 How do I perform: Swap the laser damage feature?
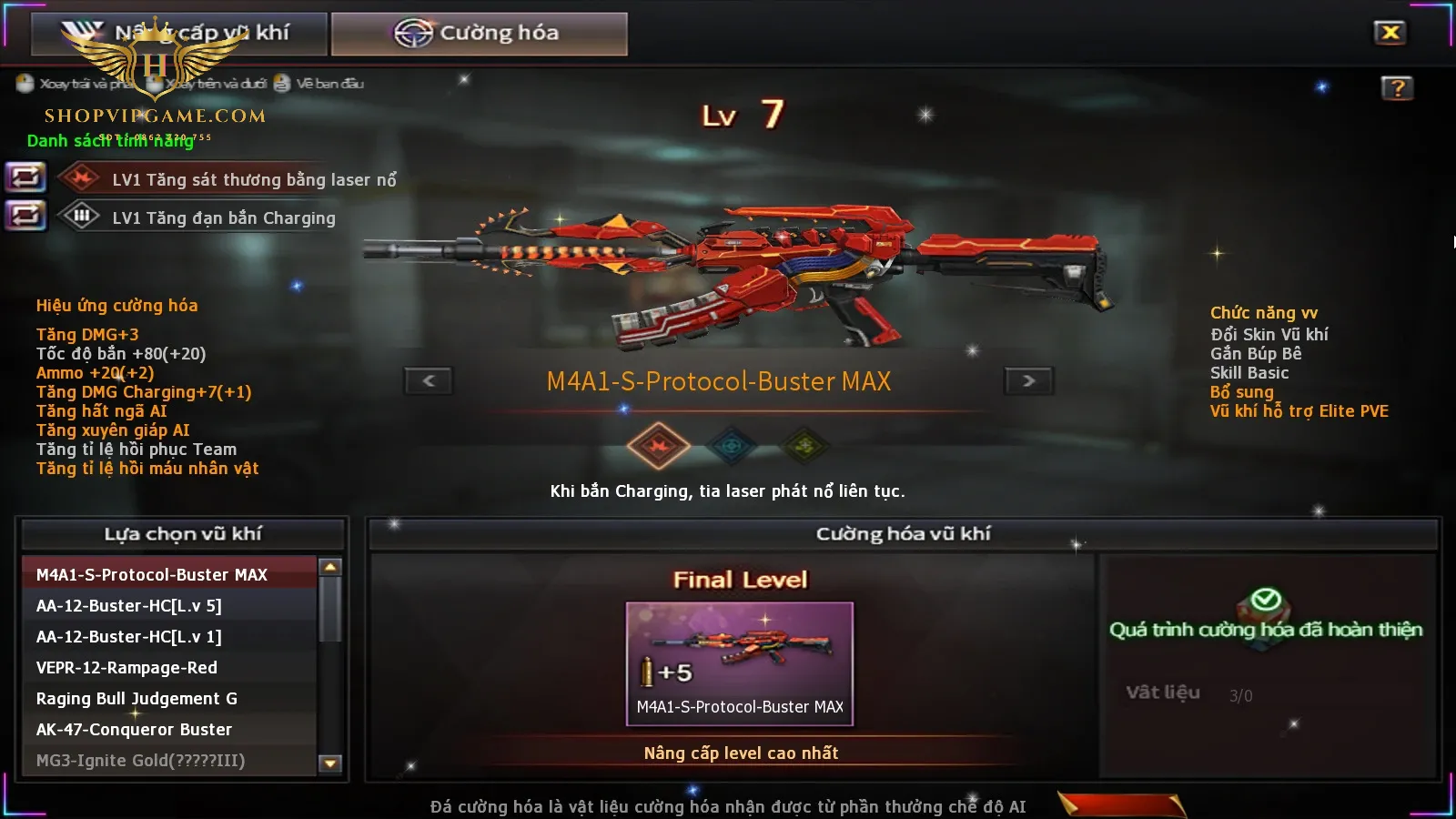25,177
